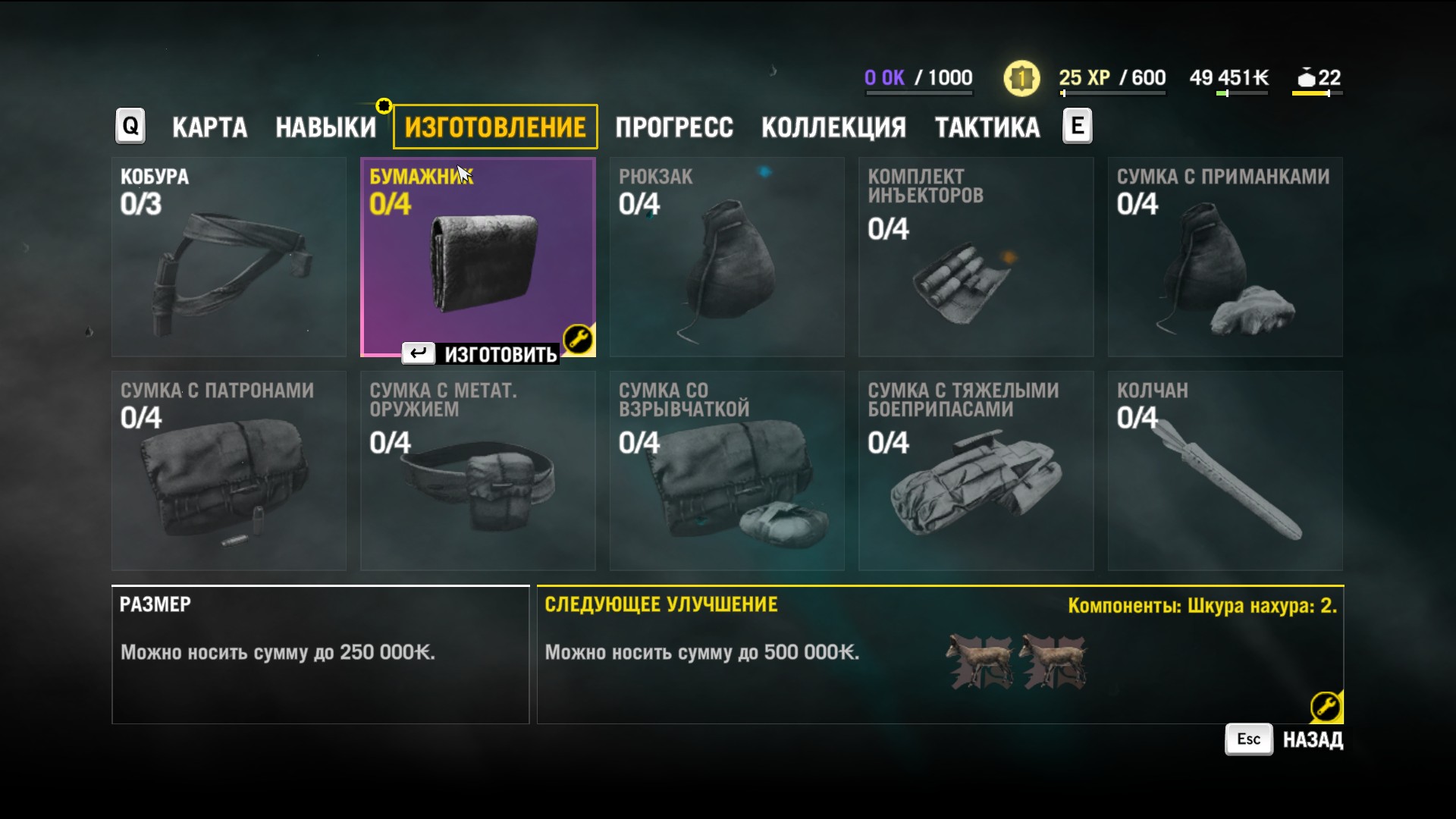The height and width of the screenshot is (819, 1456).
Task: Go to the Прогресс tab
Action: tap(674, 127)
